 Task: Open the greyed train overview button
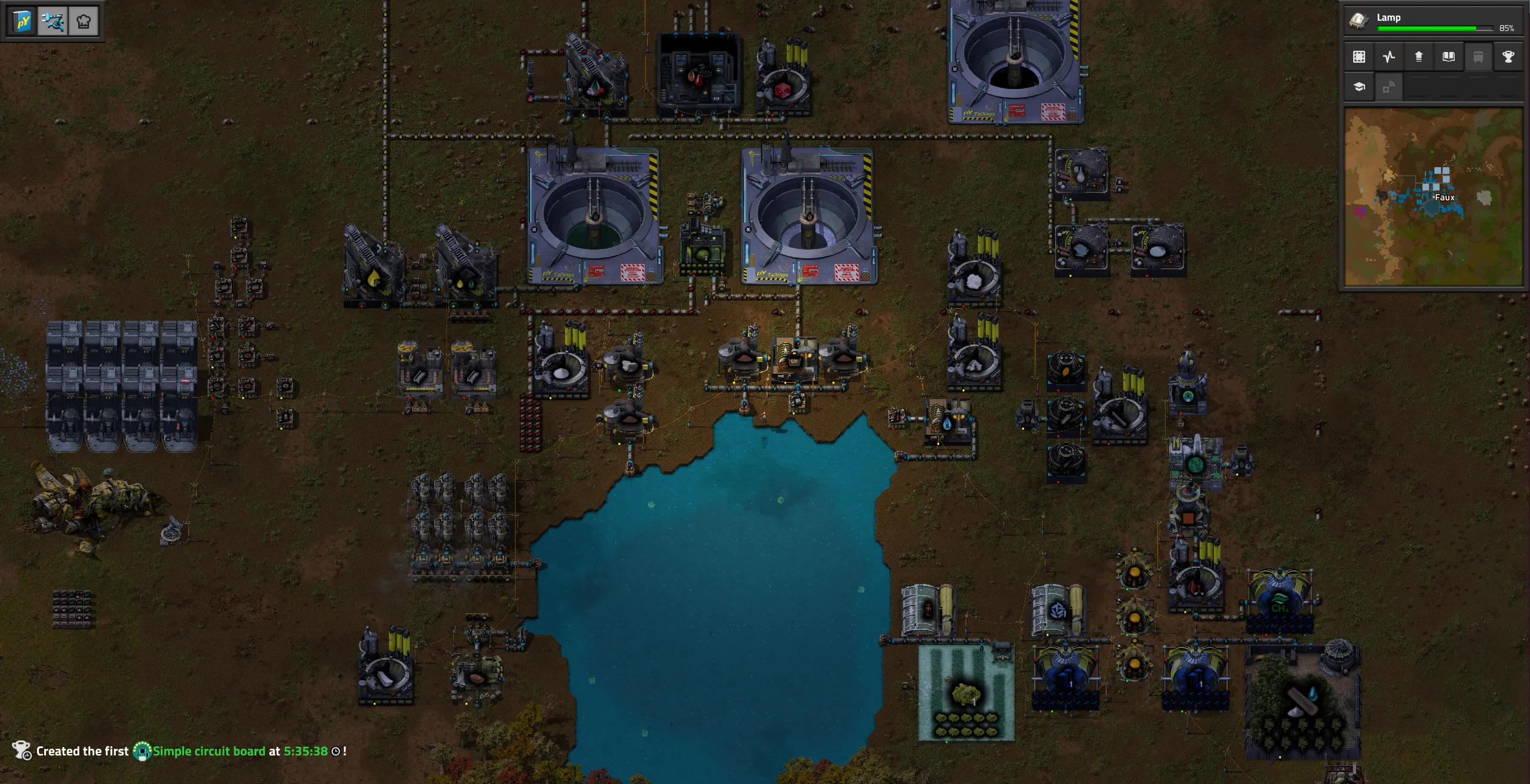tap(1479, 57)
